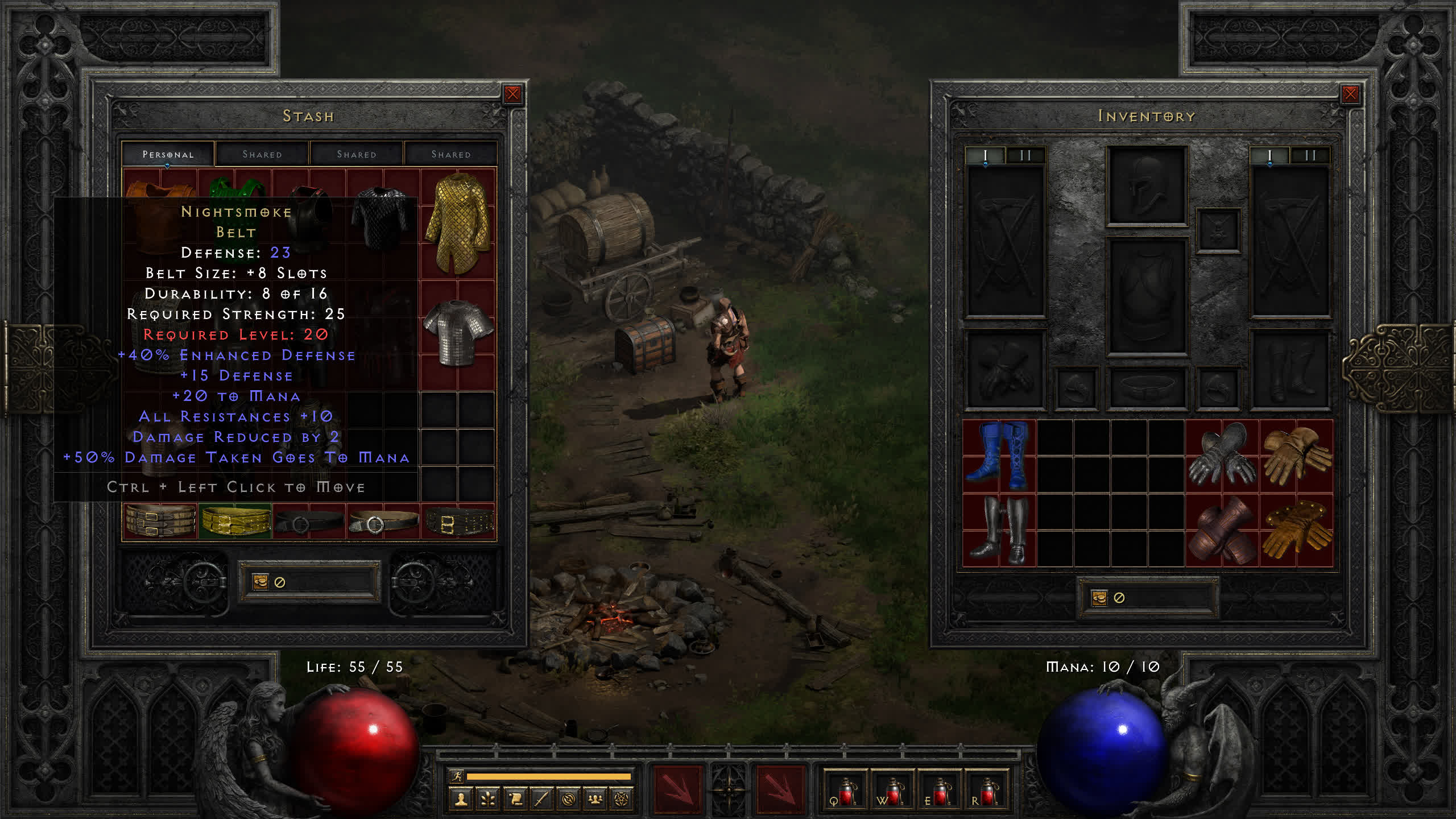Image resolution: width=1456 pixels, height=819 pixels.
Task: Select the brown triple-buckle belt
Action: [x=160, y=521]
